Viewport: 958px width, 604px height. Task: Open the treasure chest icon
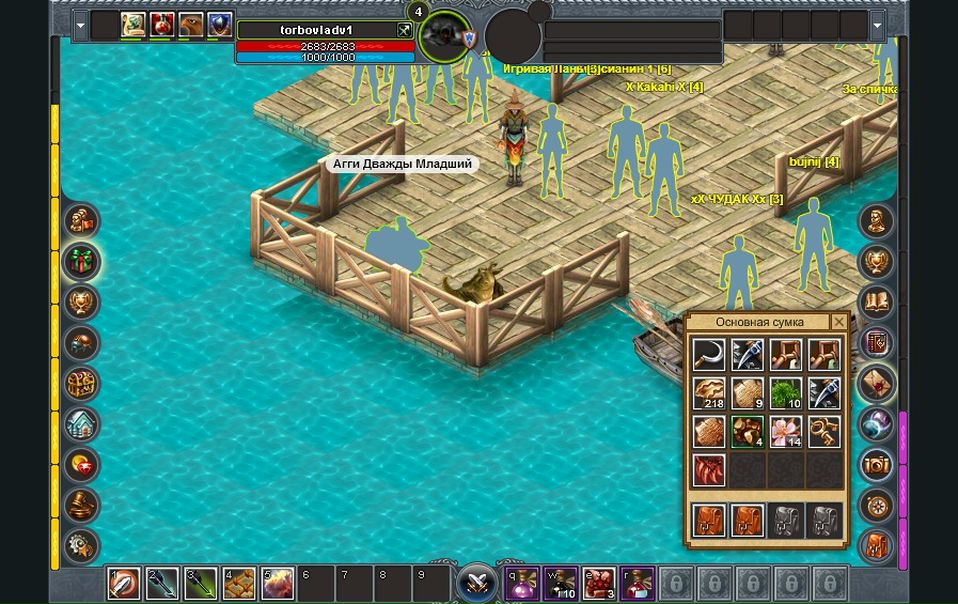point(81,383)
